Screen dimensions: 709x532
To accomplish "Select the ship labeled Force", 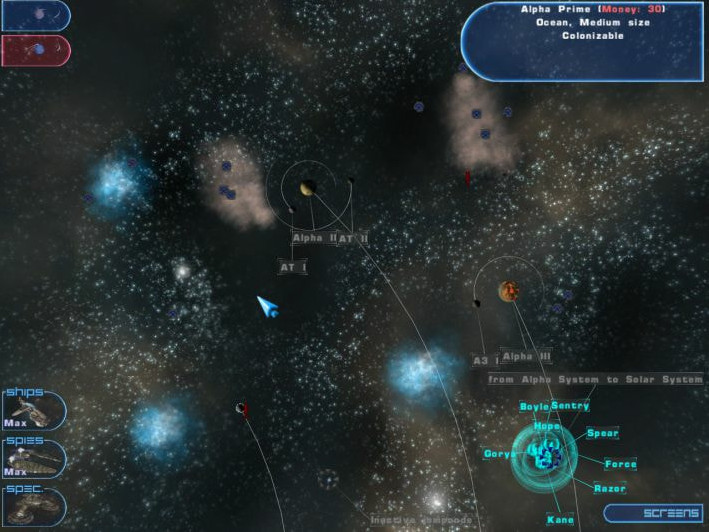I will pos(620,464).
